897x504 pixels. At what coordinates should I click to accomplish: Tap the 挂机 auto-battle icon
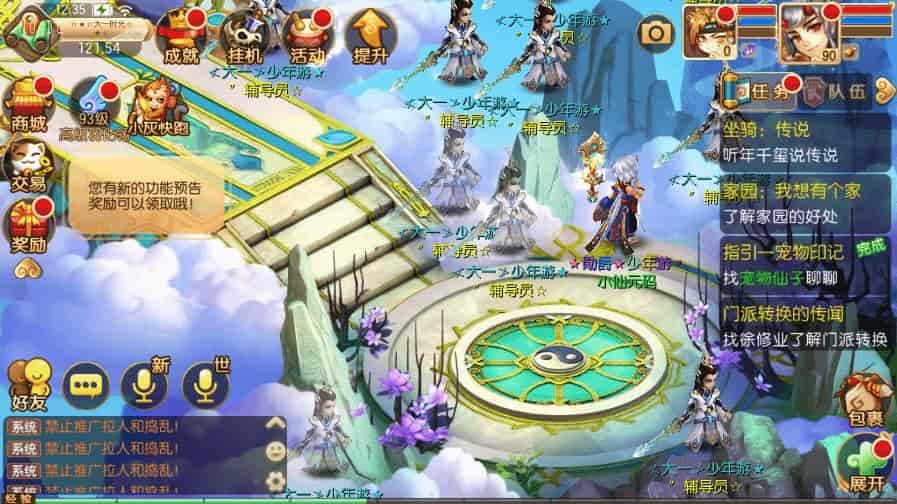point(244,37)
